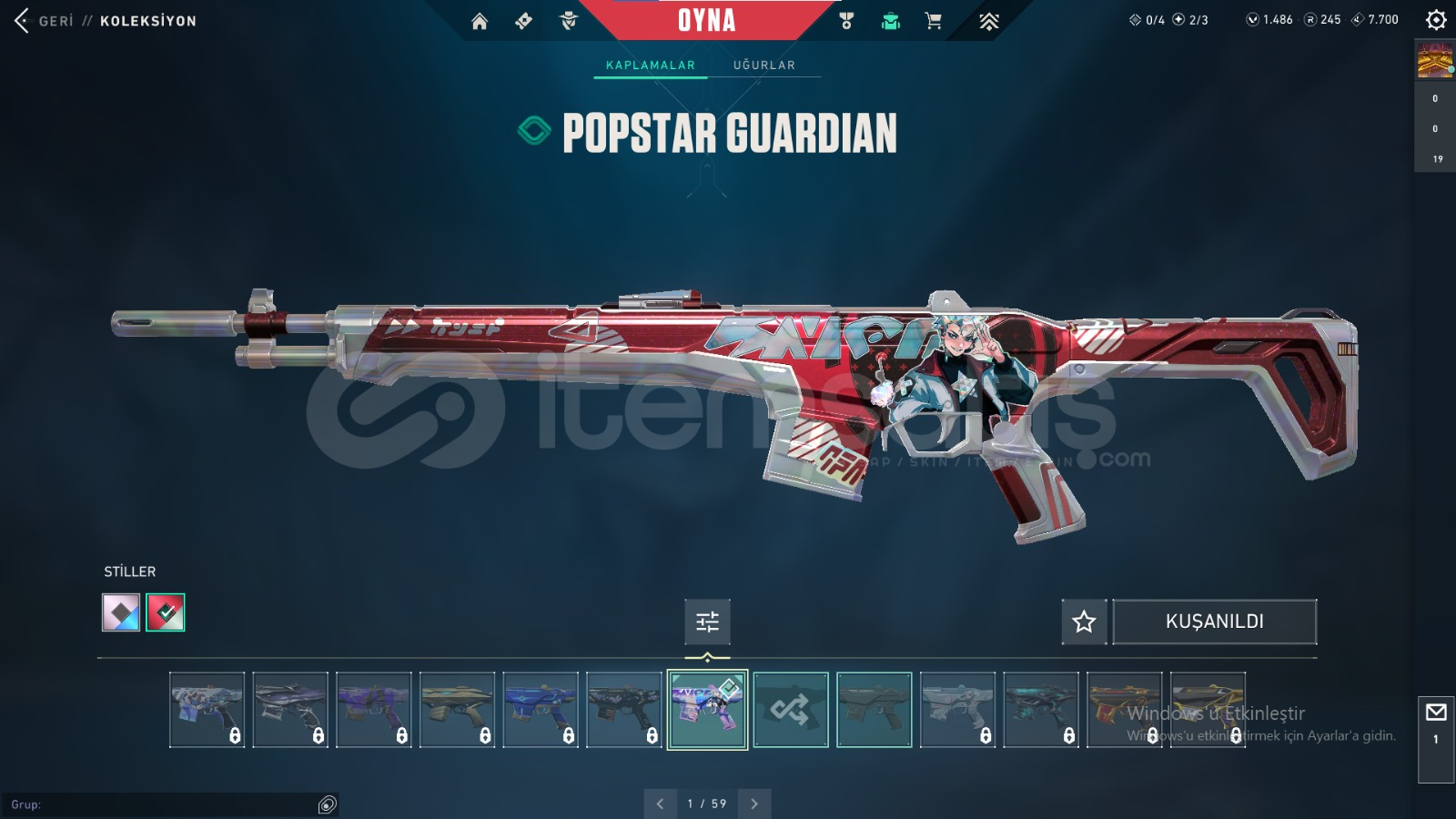Viewport: 1456px width, 819px height.
Task: Select the red style variant
Action: tap(166, 612)
